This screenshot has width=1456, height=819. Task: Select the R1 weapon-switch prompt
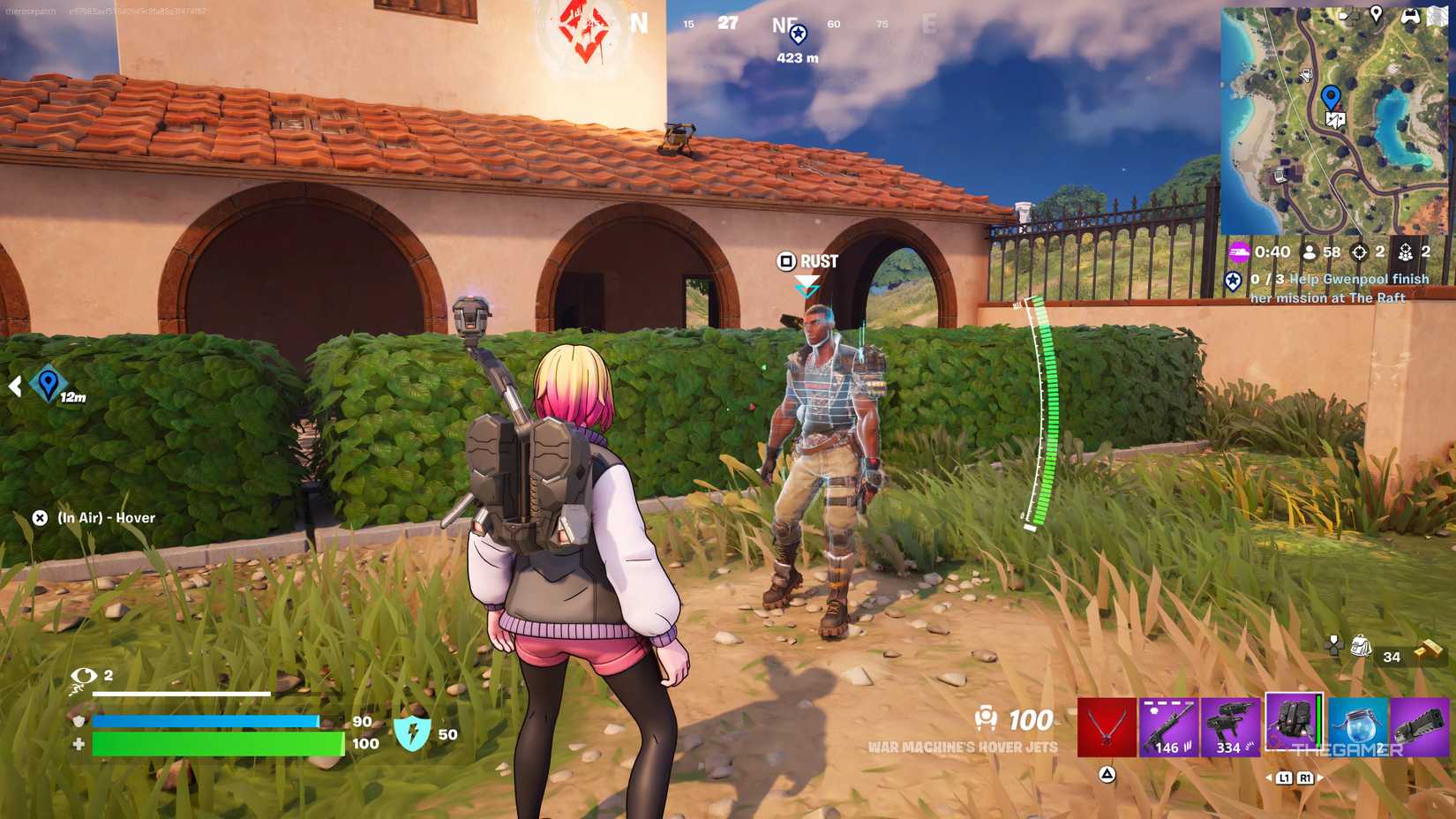[x=1306, y=778]
